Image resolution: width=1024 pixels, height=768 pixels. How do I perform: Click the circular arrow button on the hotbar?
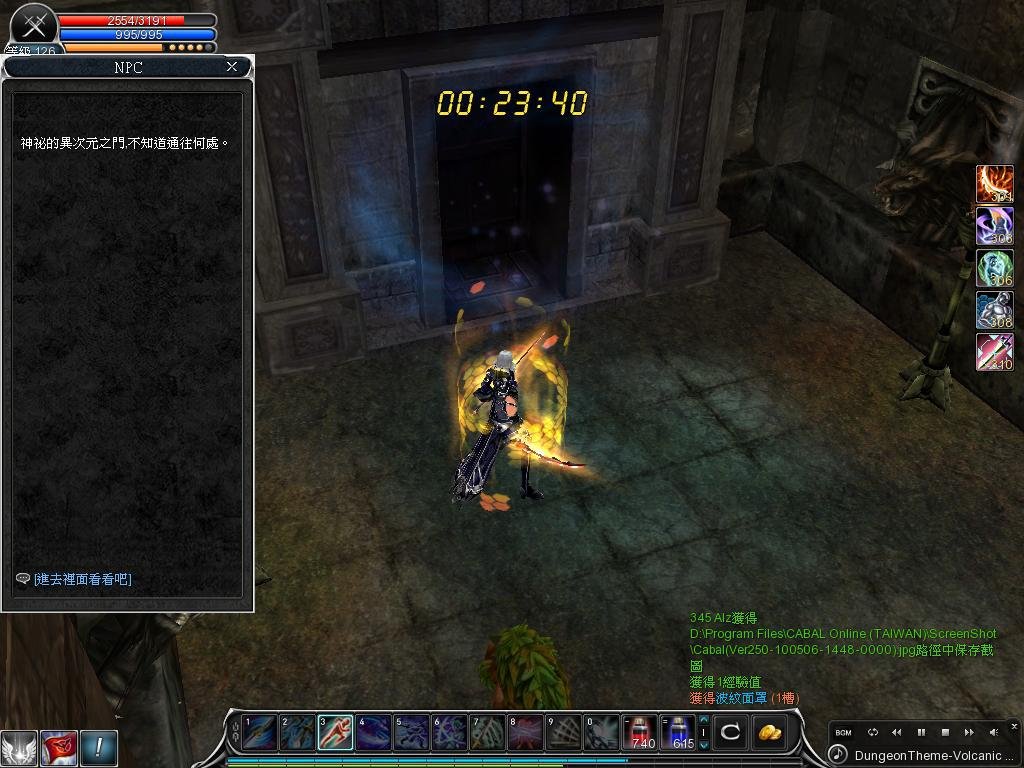tap(730, 733)
